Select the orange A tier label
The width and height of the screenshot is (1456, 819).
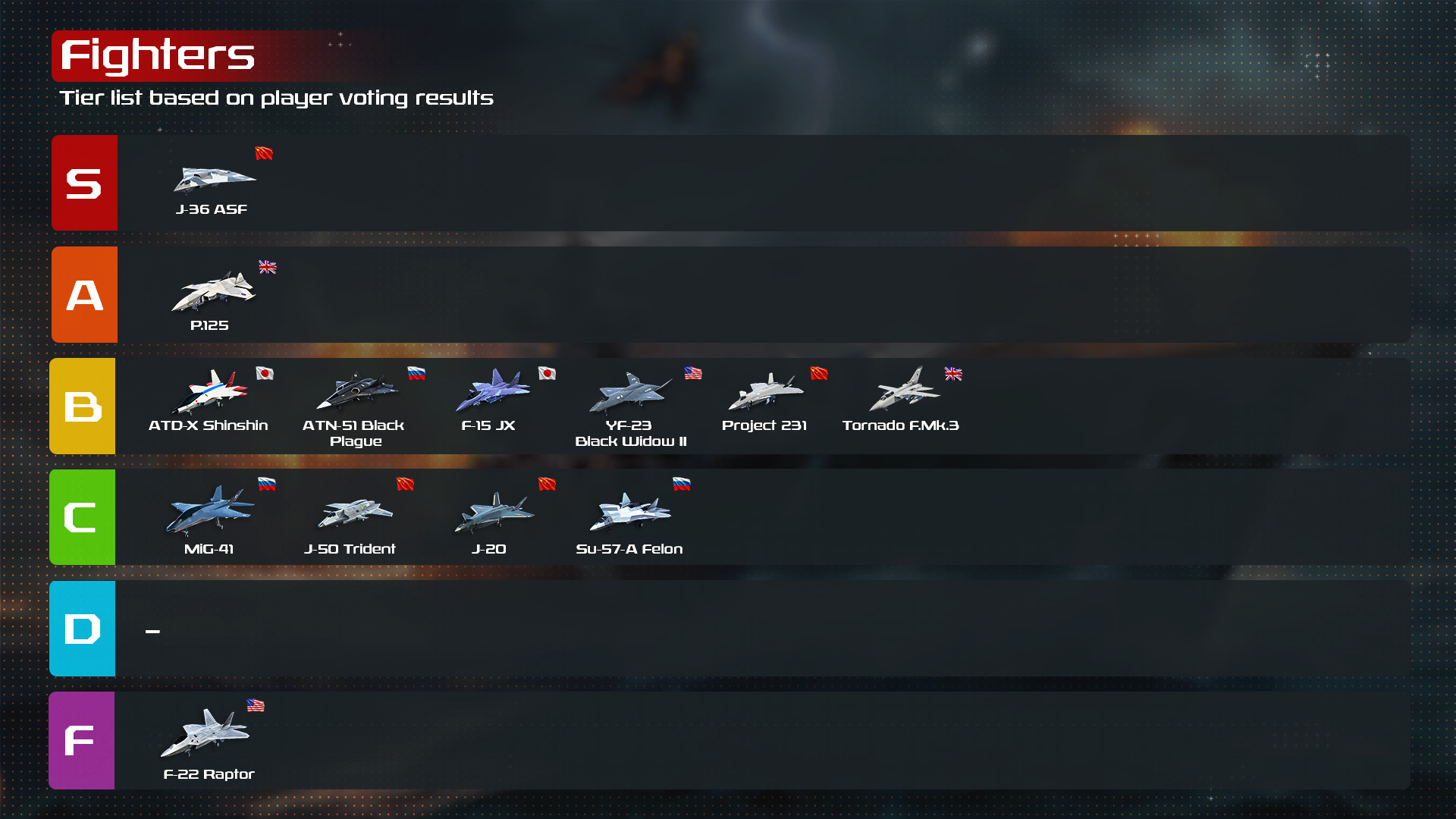coord(84,295)
